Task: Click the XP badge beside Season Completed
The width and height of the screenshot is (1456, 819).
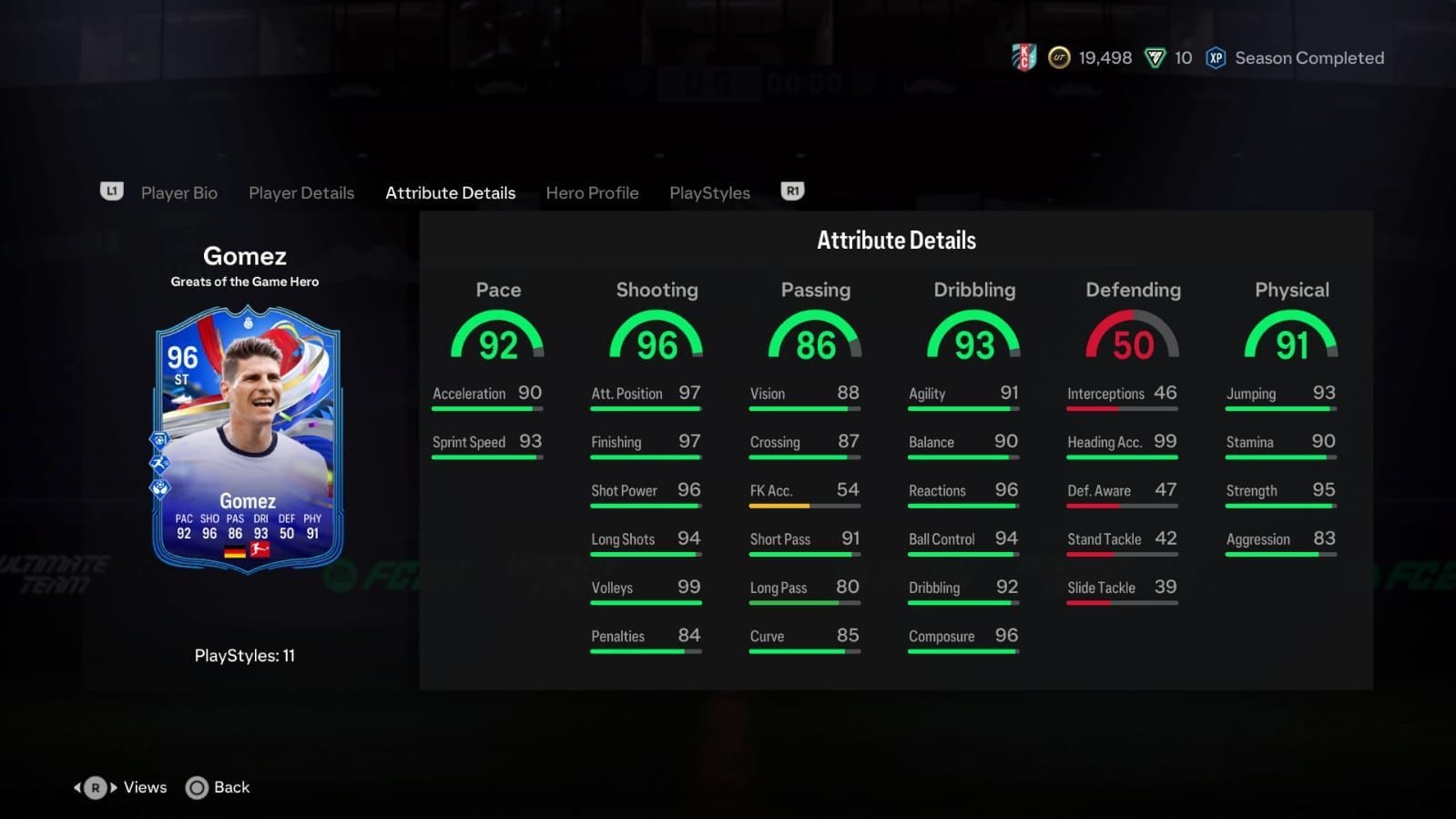Action: coord(1215,57)
